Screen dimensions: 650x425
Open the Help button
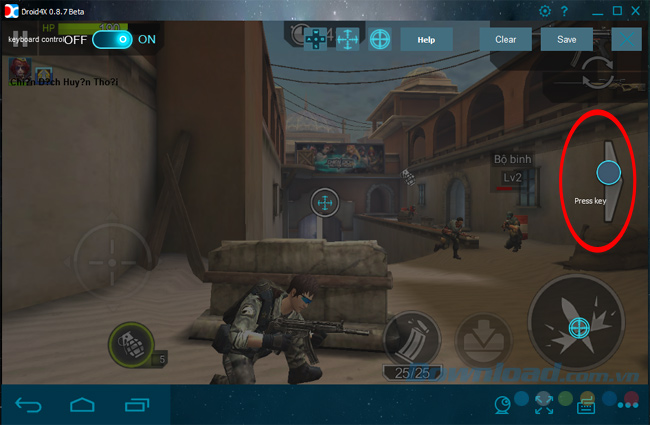(x=425, y=39)
